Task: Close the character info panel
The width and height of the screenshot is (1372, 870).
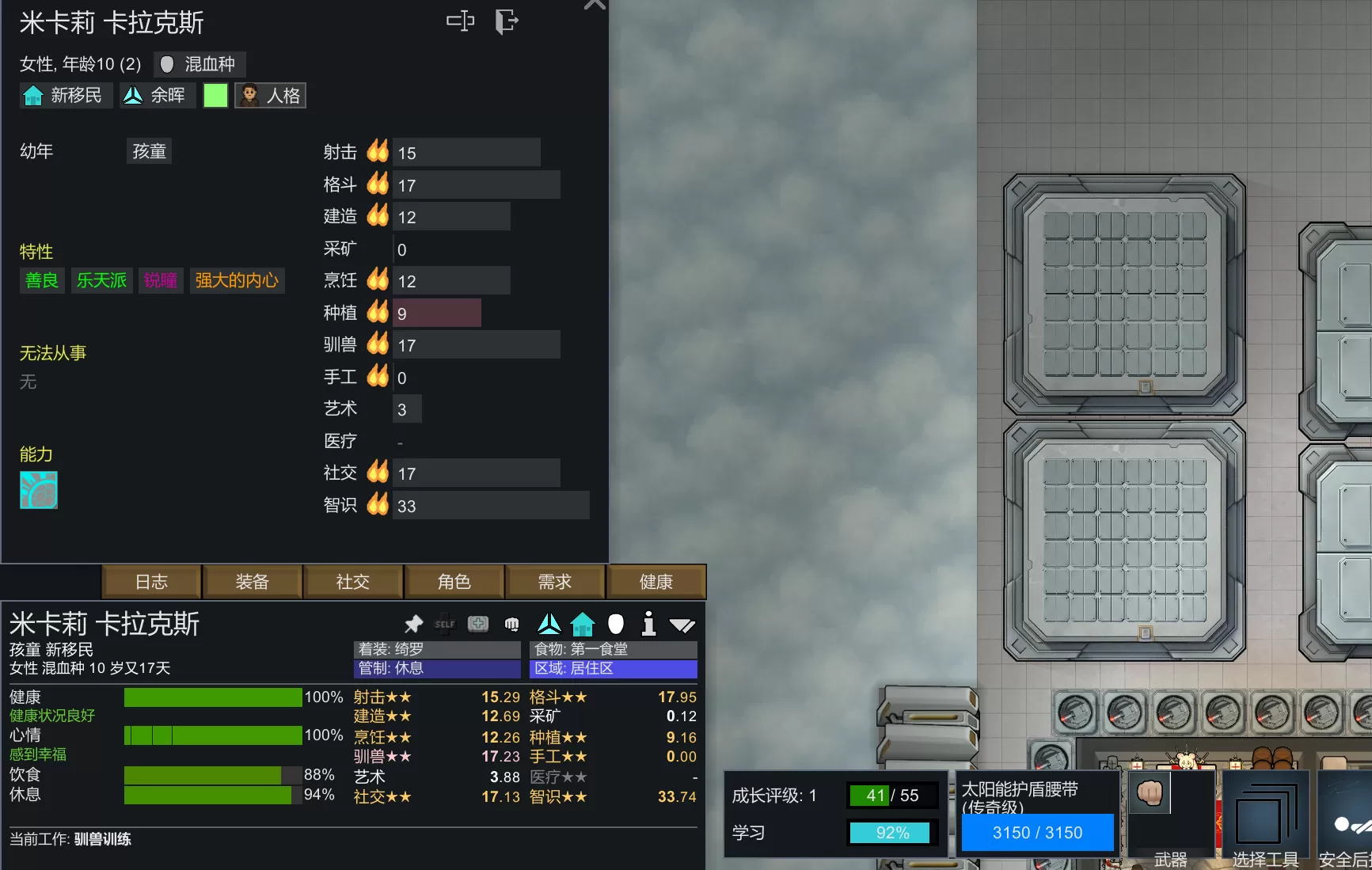Action: tap(595, 5)
